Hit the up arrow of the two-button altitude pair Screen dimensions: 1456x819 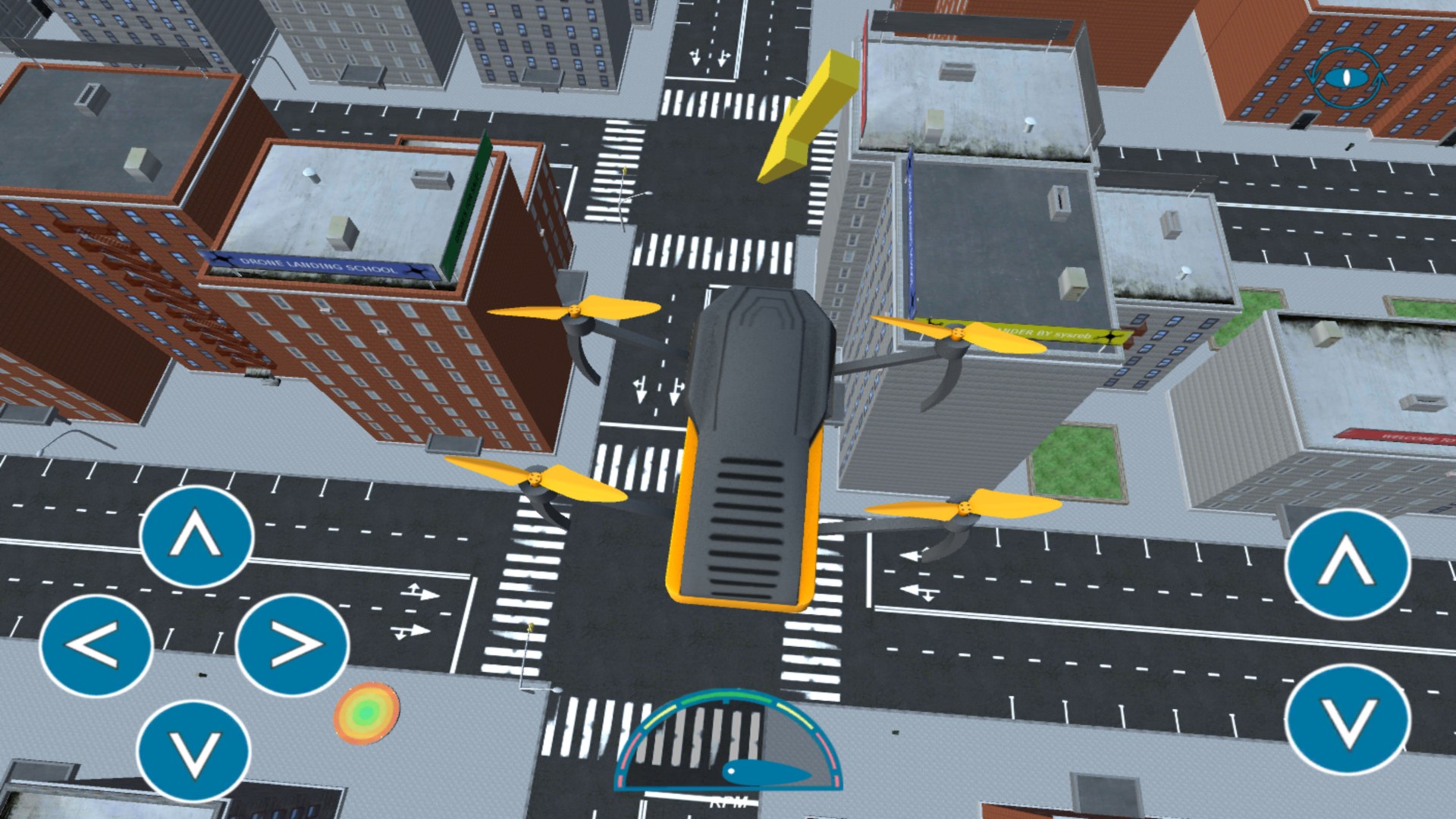(1348, 565)
